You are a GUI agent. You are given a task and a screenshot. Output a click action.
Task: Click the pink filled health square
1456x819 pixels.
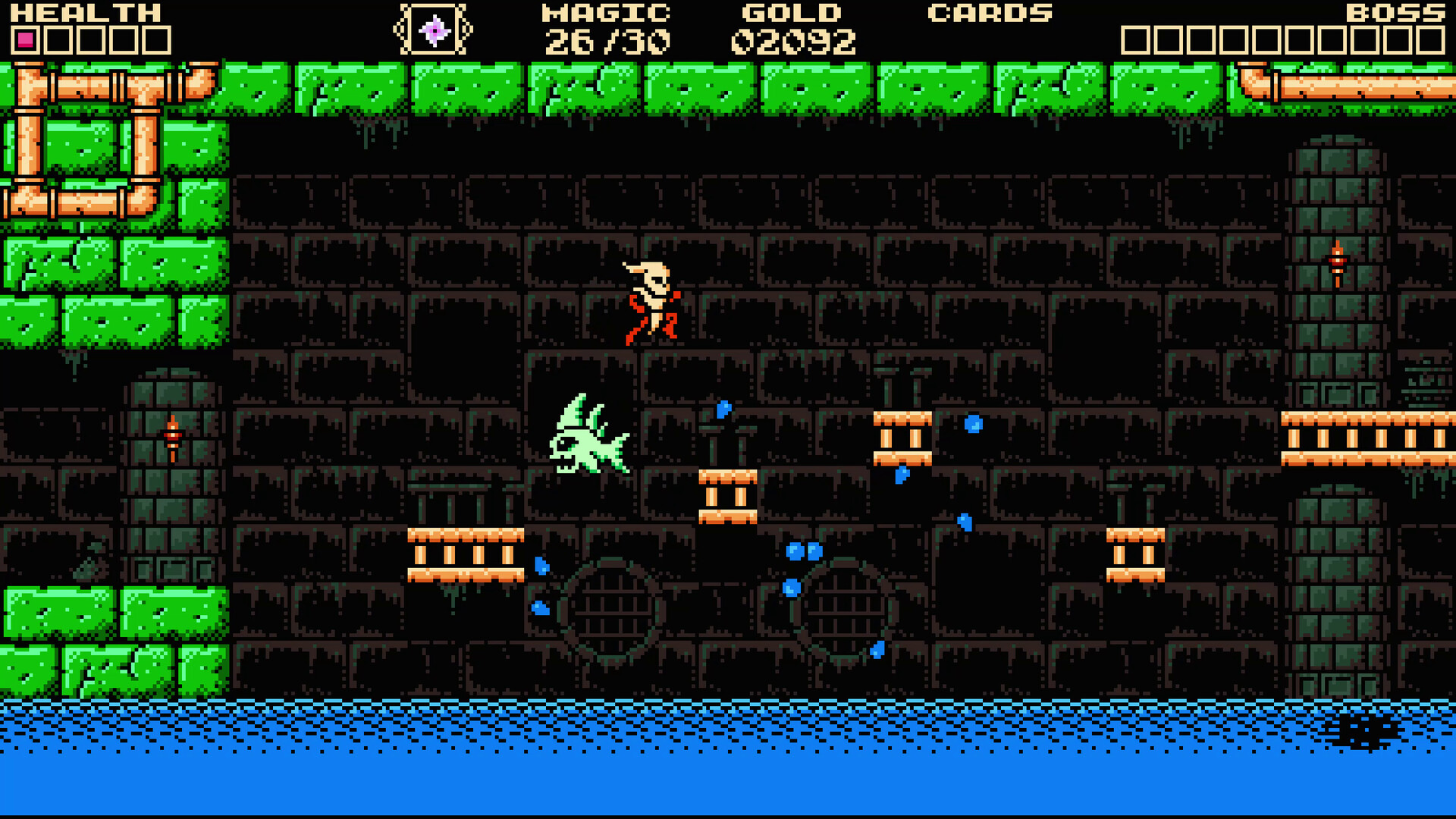(25, 36)
